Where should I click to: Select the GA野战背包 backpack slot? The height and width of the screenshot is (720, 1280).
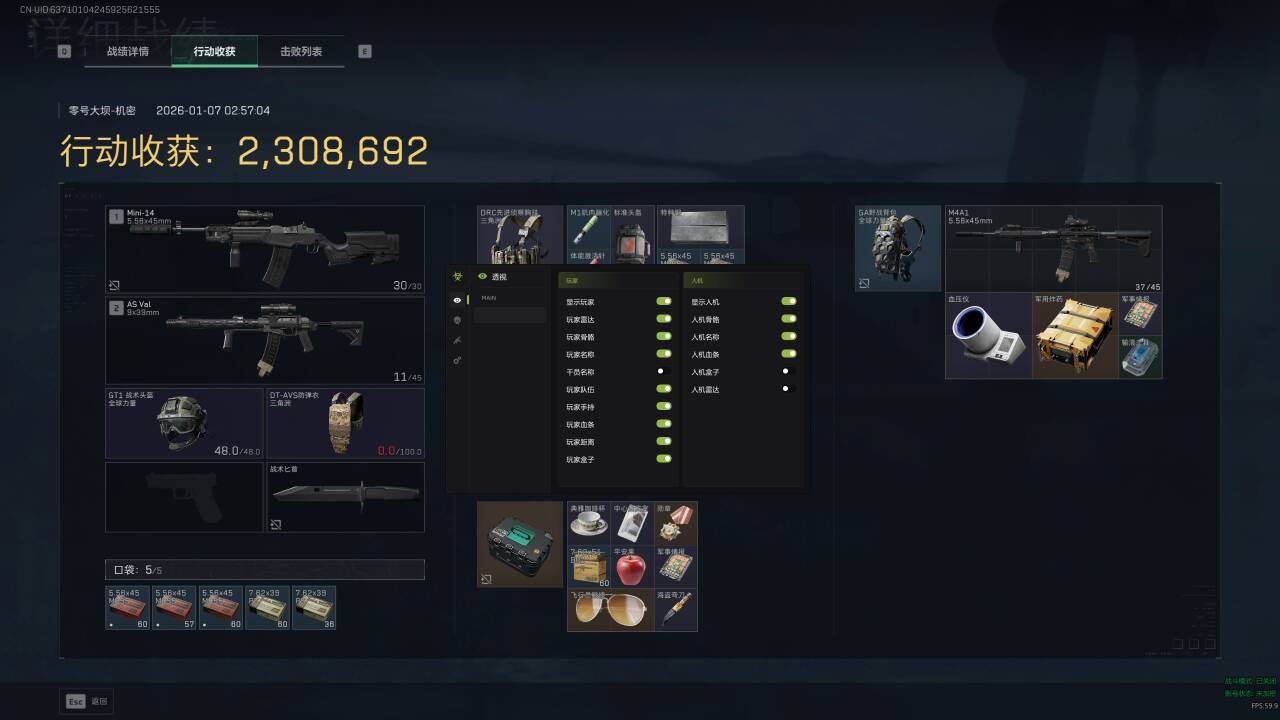(898, 248)
